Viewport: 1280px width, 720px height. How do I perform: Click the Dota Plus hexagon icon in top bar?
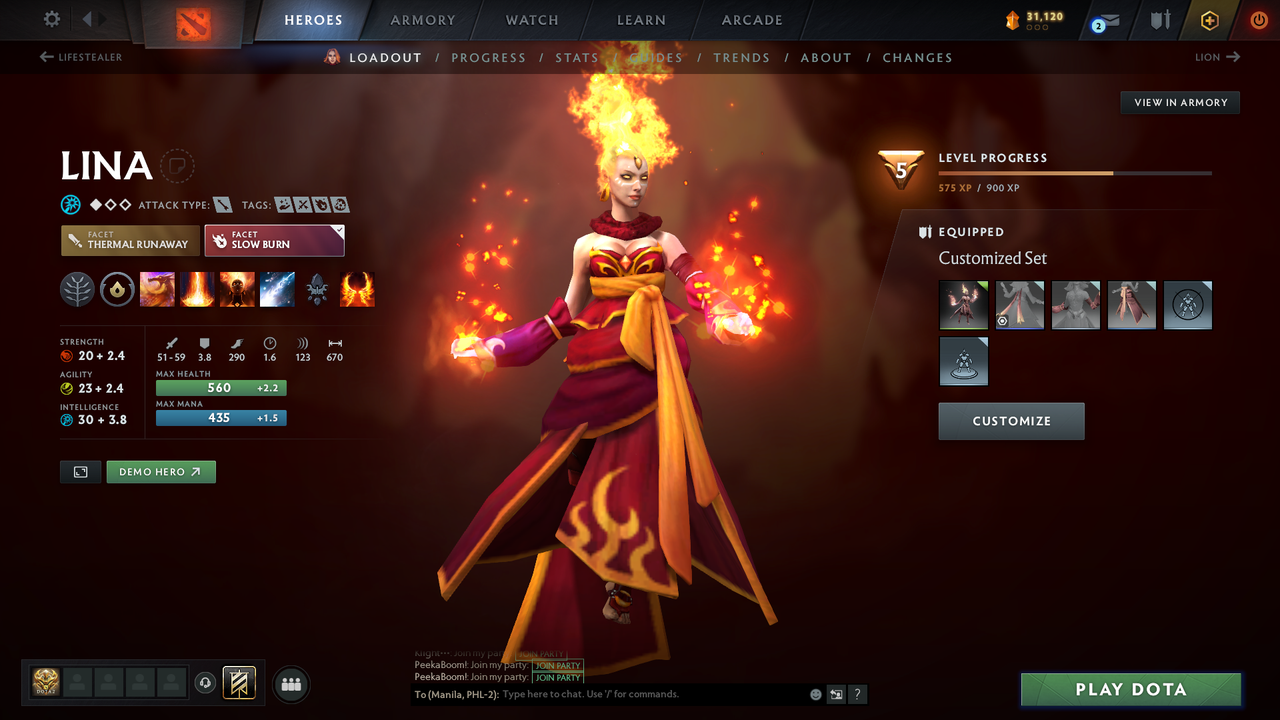click(x=1209, y=19)
